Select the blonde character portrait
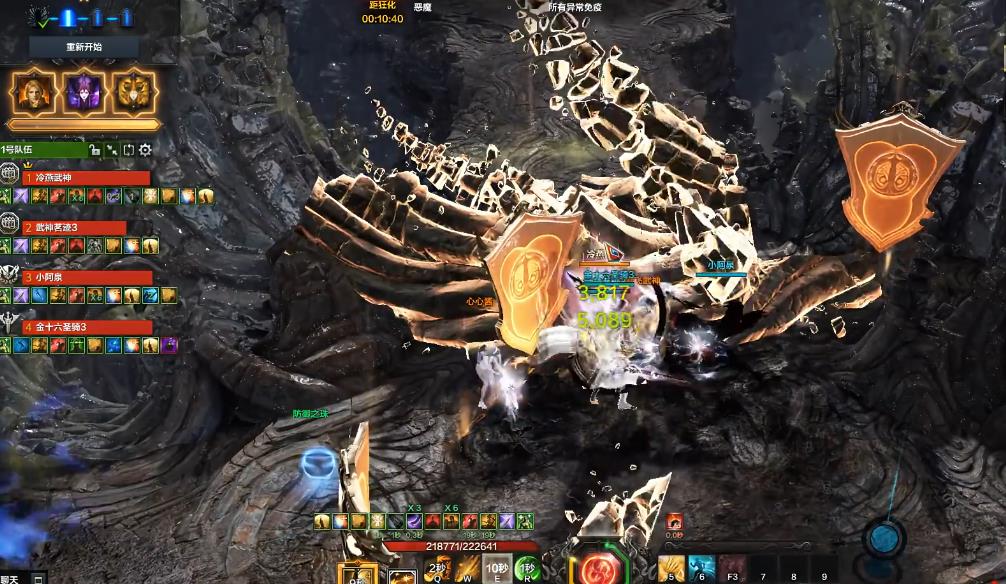The height and width of the screenshot is (584, 1006). (32, 93)
